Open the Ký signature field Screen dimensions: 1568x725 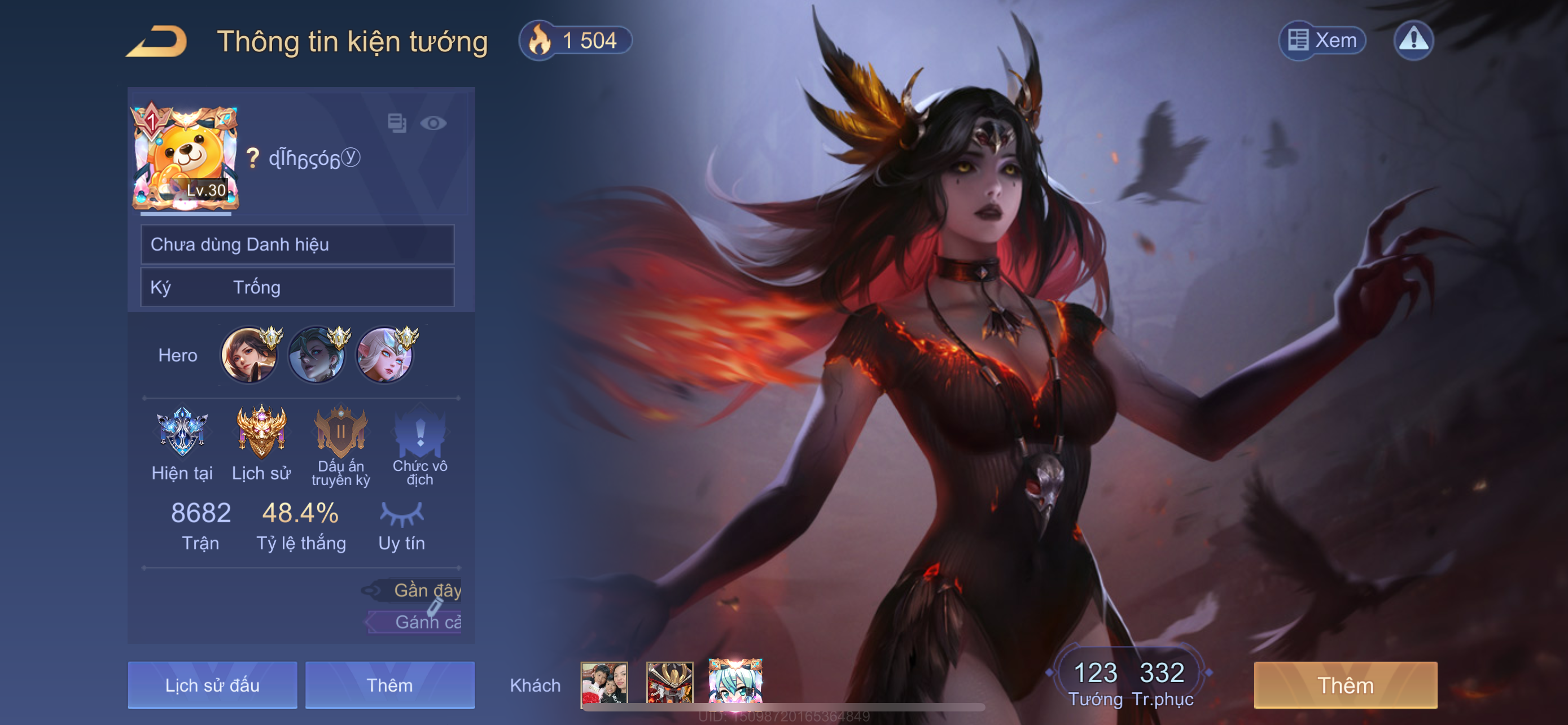coord(297,287)
